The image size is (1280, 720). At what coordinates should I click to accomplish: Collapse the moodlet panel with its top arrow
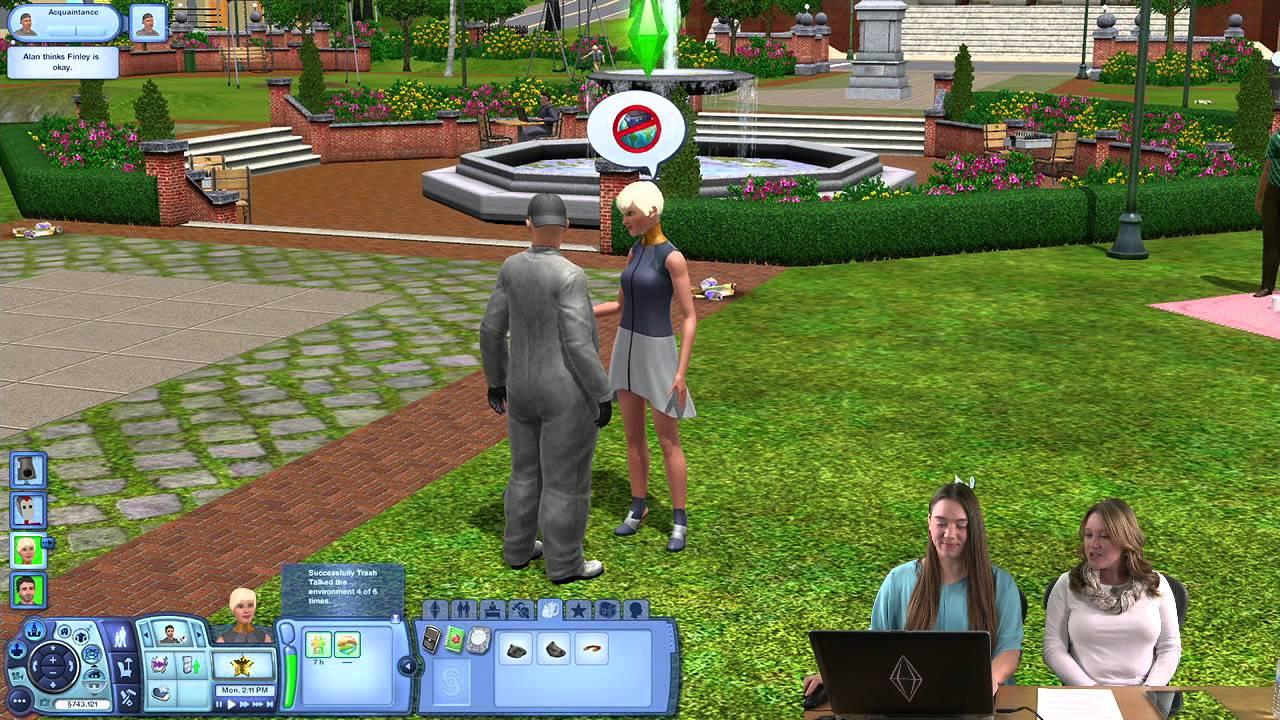tap(395, 619)
